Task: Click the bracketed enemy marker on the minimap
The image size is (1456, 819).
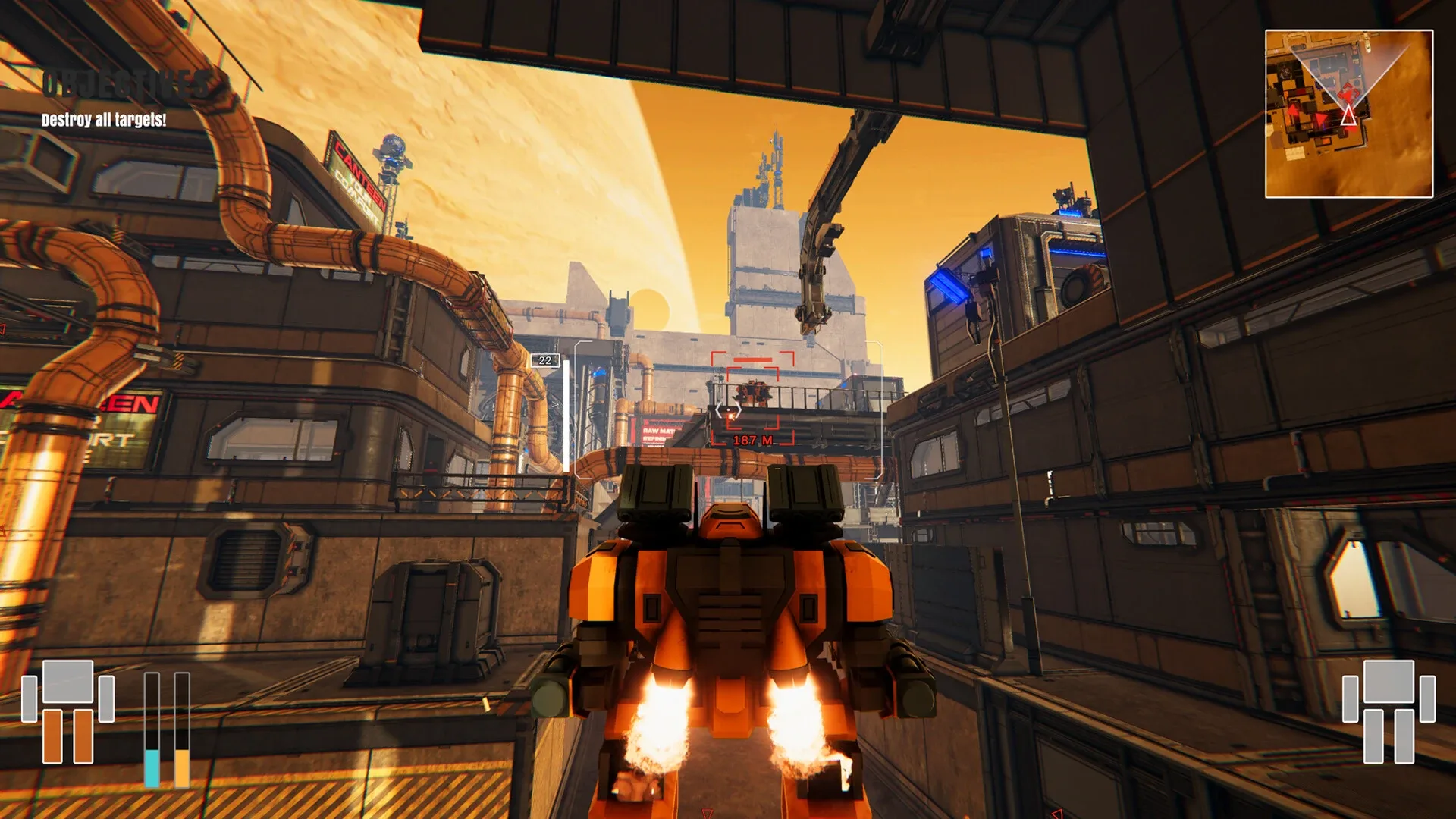Action: click(x=1349, y=93)
